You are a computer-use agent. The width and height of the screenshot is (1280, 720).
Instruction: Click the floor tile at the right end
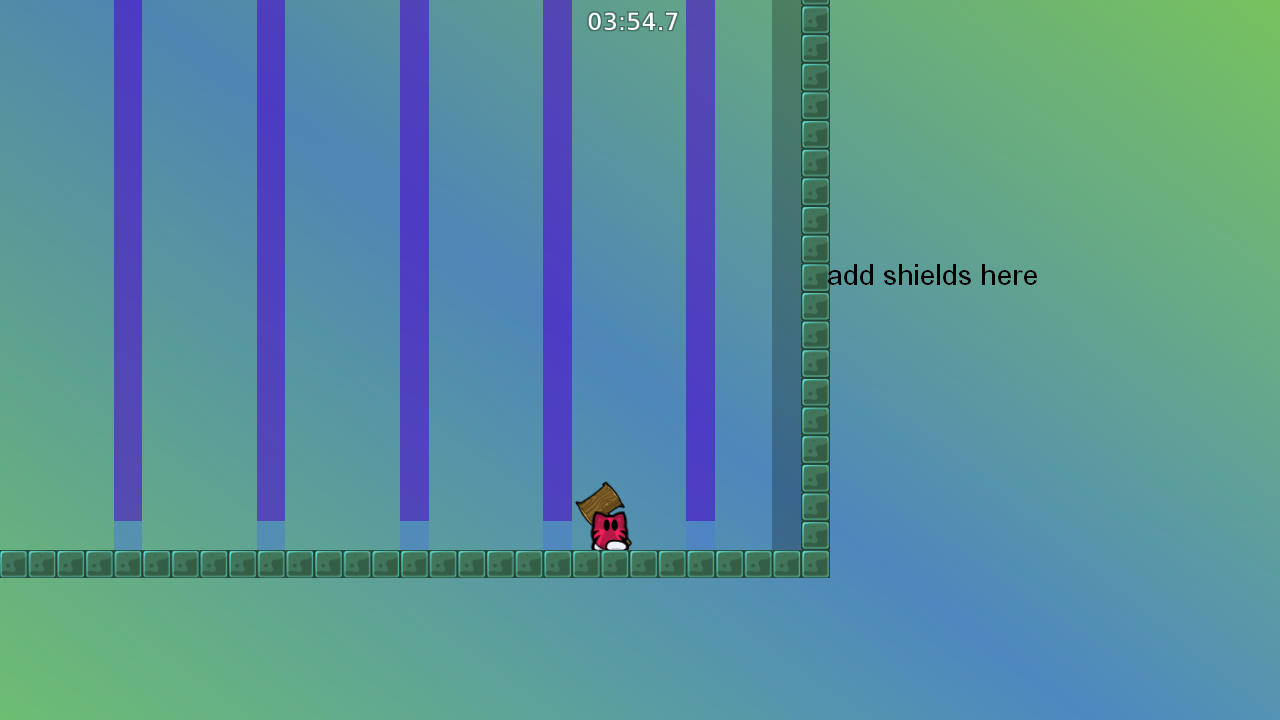click(785, 563)
